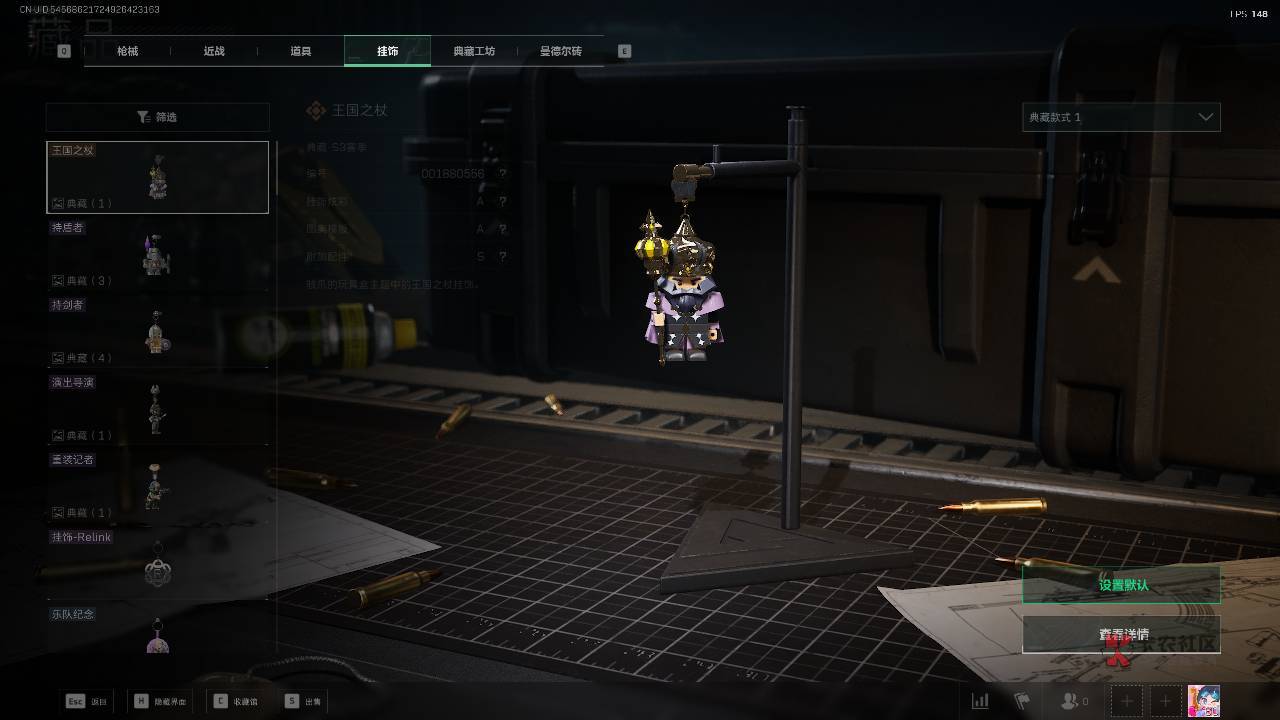Open the 近战 melee tab
Screen dimensions: 1280x720
coord(214,51)
